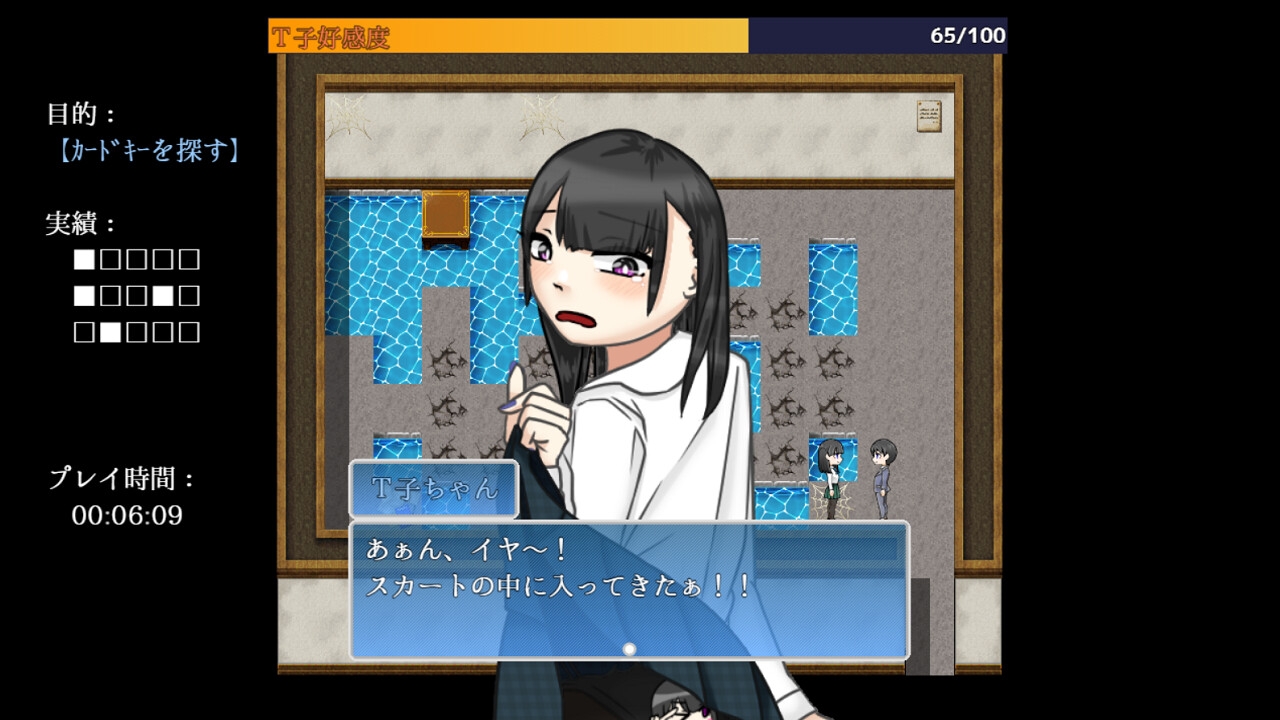Viewport: 1280px width, 720px height.
Task: Open the golden chest tile in the water
Action: pos(448,214)
